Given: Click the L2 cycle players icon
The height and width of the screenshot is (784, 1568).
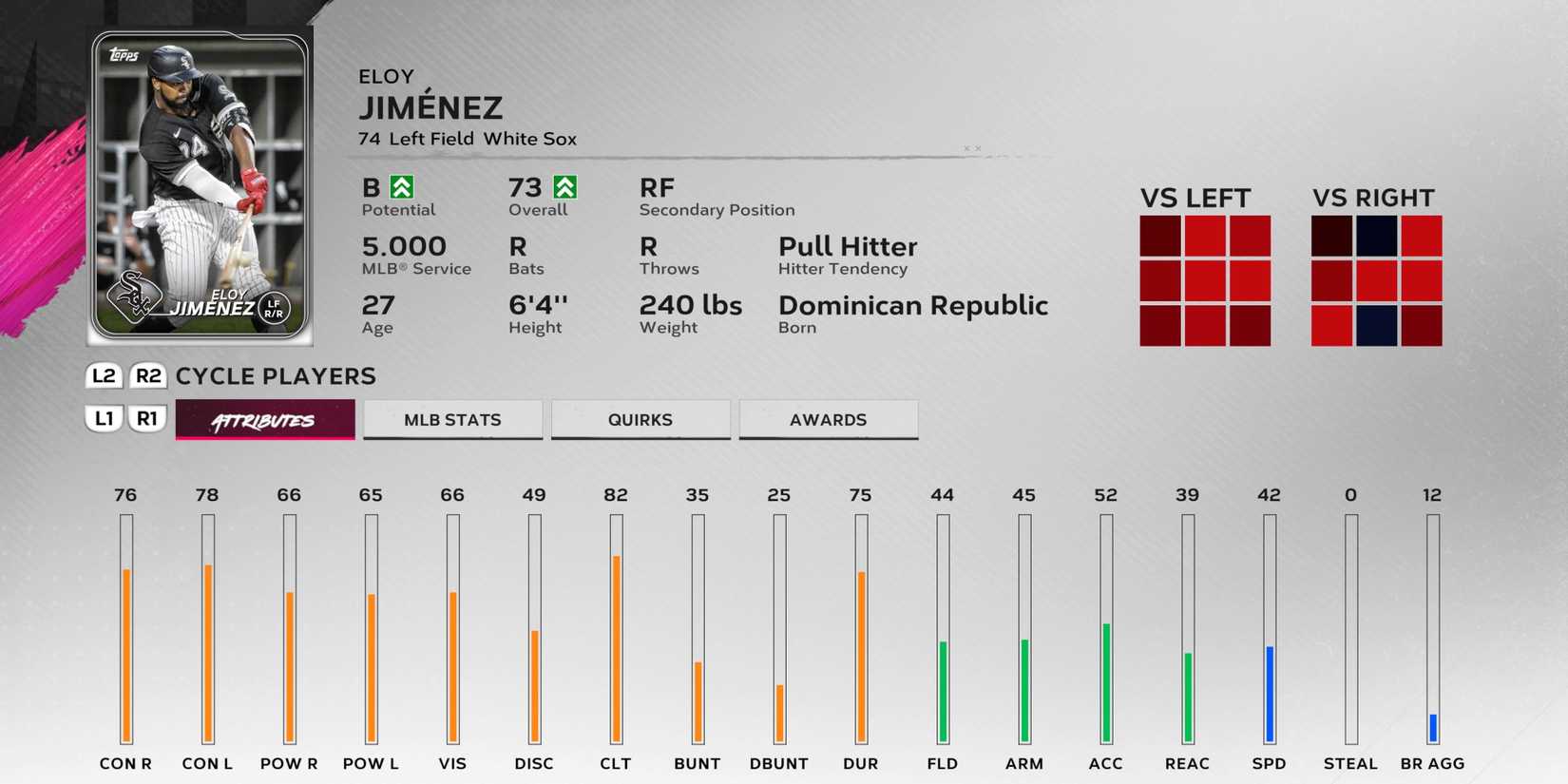Looking at the screenshot, I should (x=104, y=376).
